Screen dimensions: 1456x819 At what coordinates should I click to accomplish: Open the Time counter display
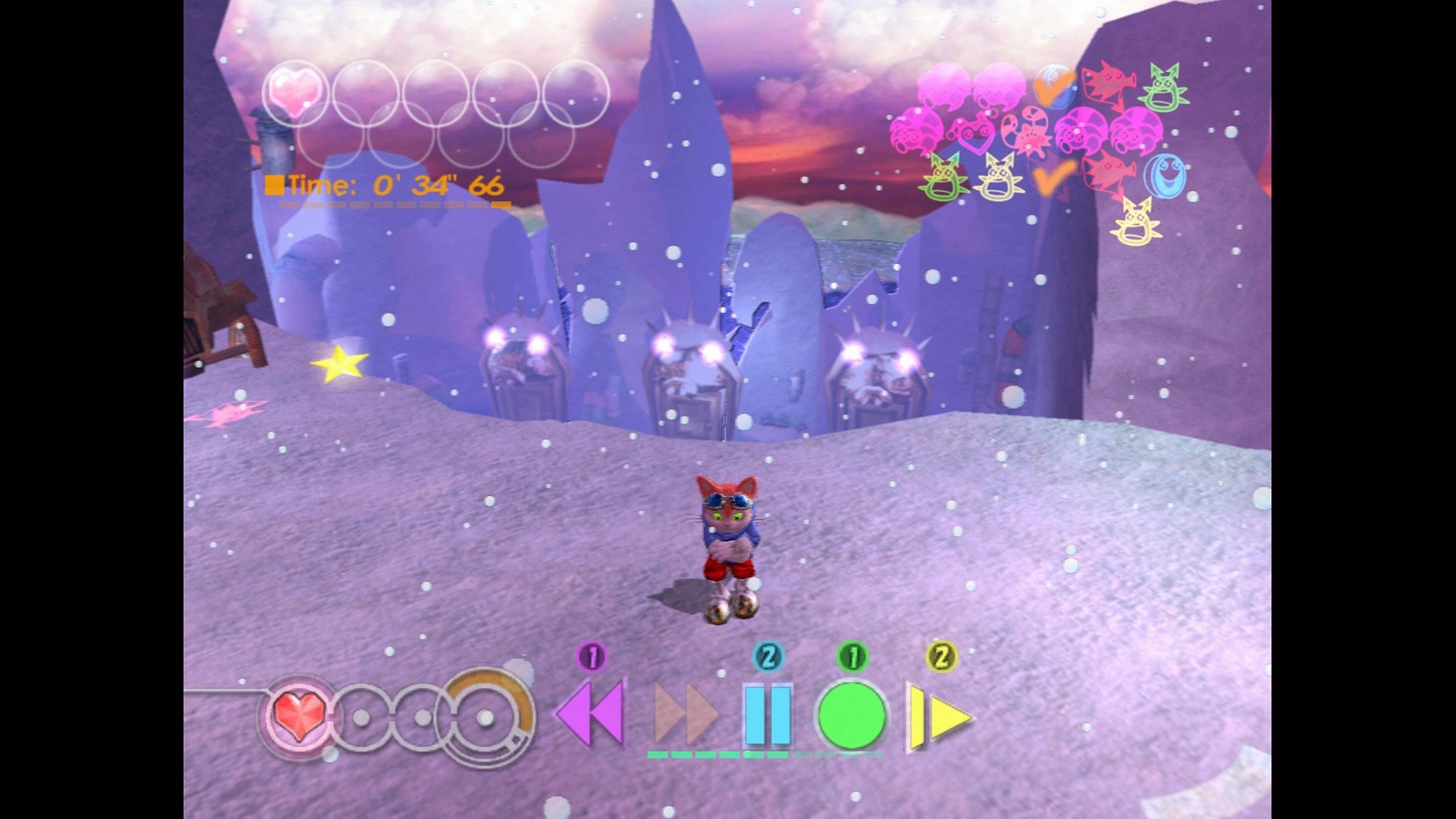click(383, 184)
